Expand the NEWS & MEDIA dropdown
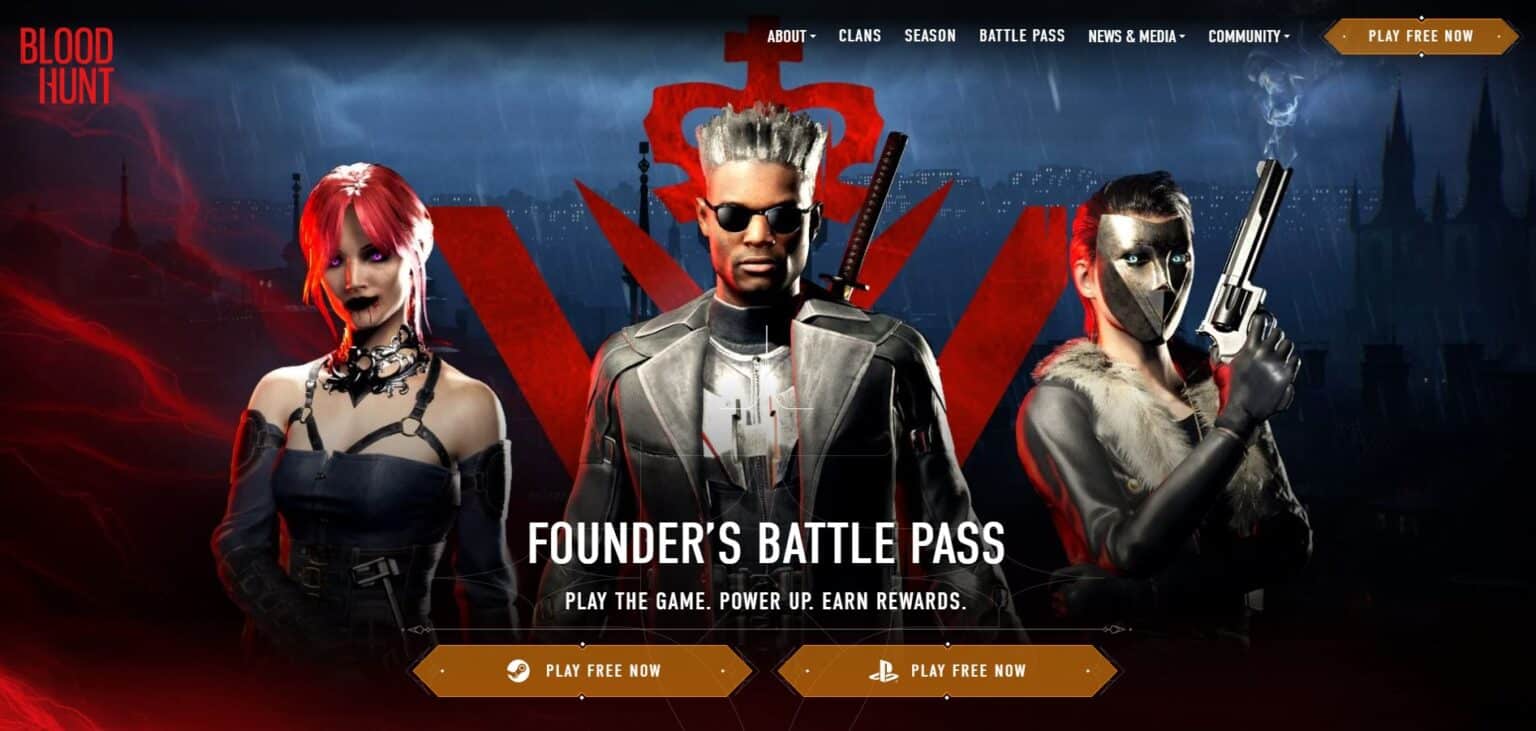 1135,36
